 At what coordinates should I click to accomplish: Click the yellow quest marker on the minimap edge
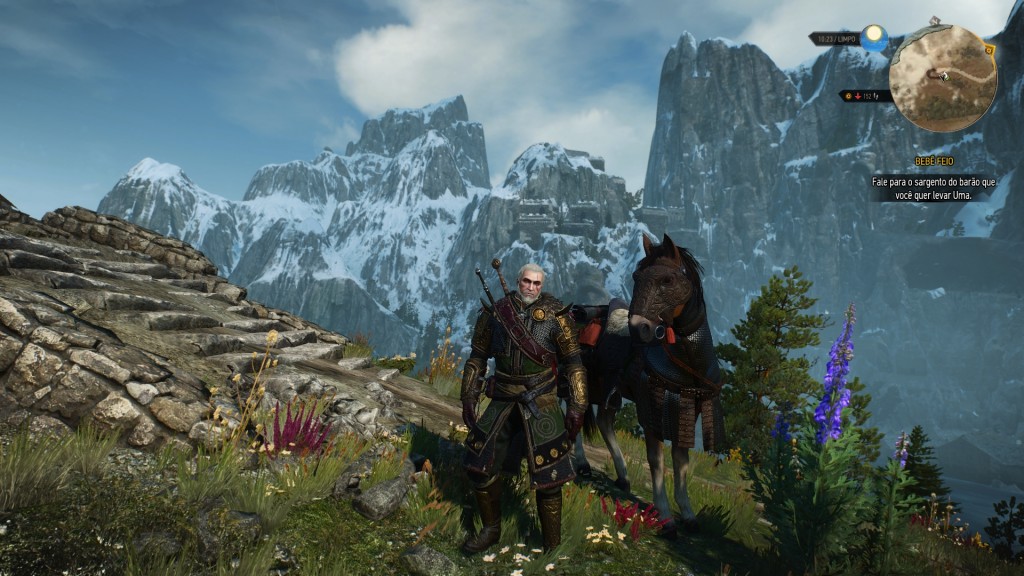point(989,48)
